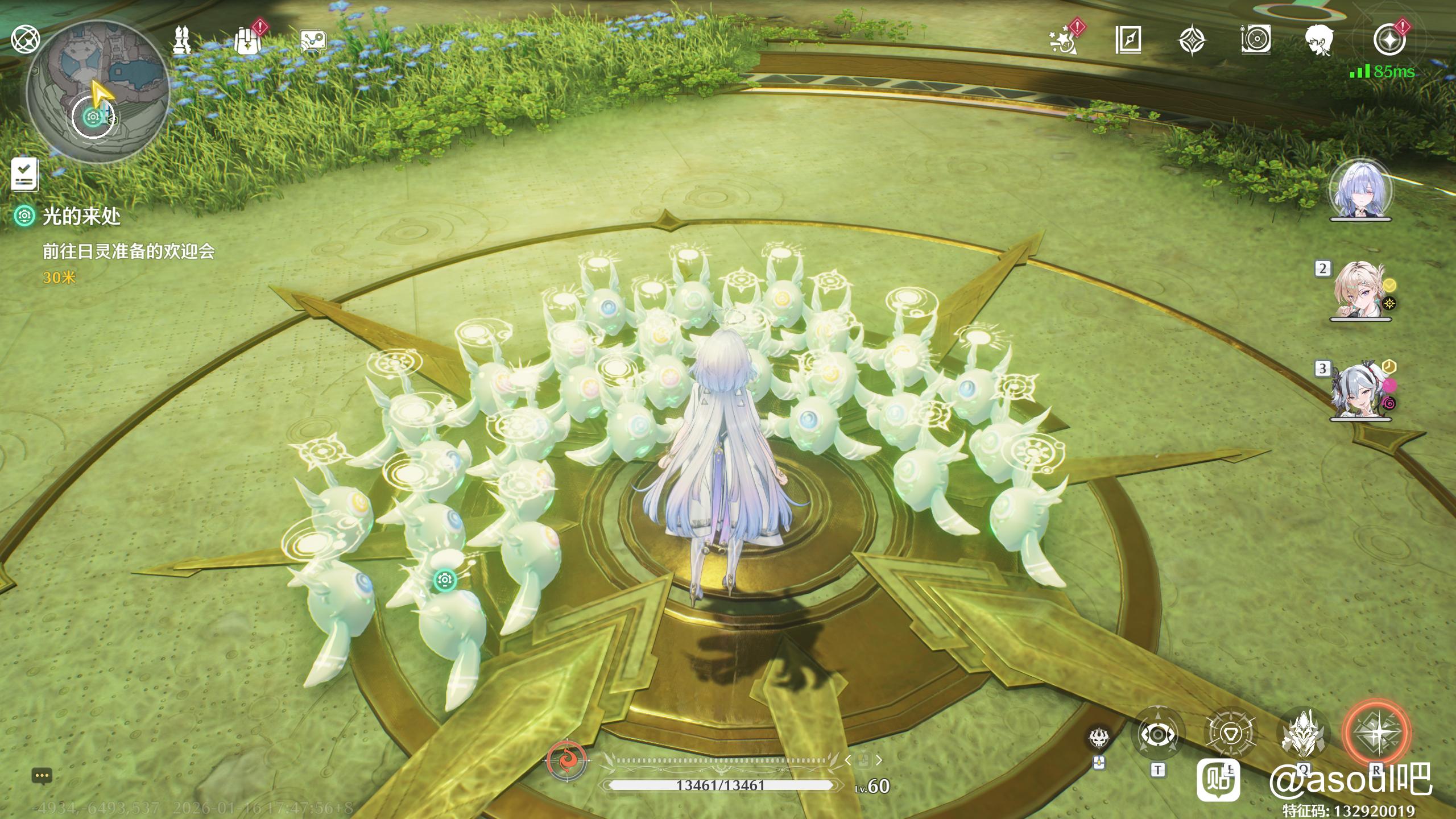Expand the circular minimap

tap(98, 92)
